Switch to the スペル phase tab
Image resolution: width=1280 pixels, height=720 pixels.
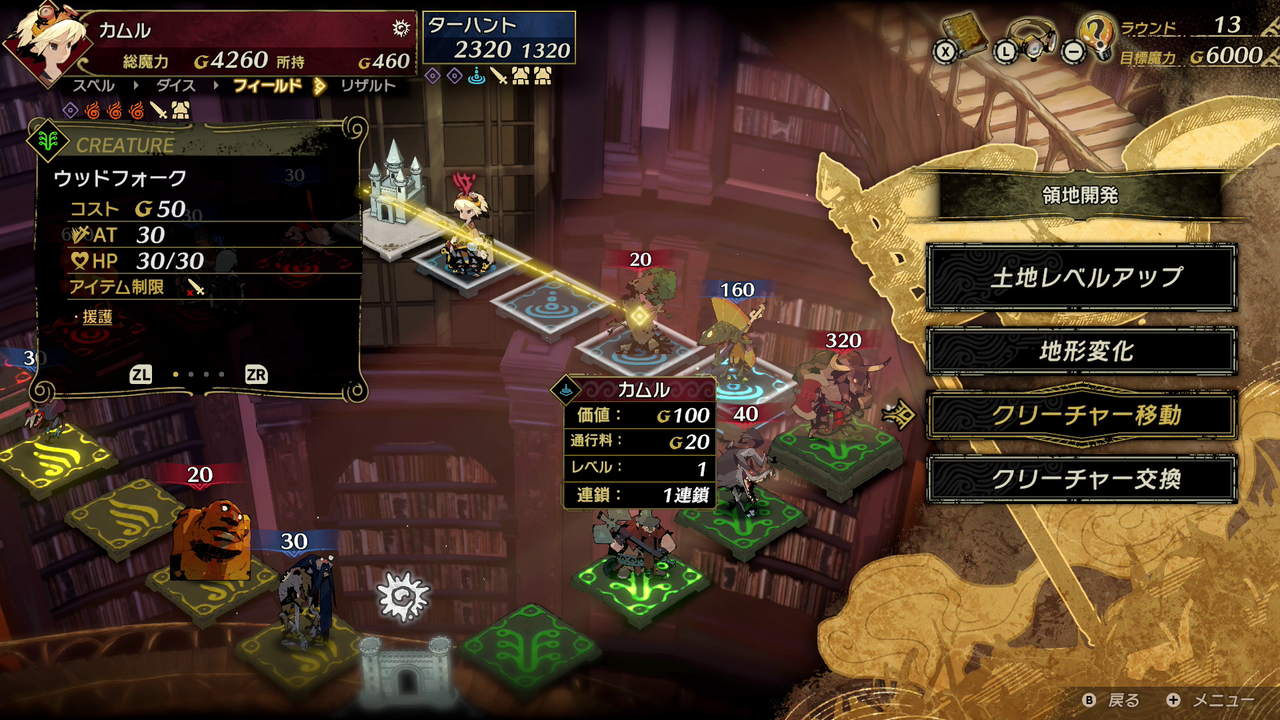pos(93,86)
